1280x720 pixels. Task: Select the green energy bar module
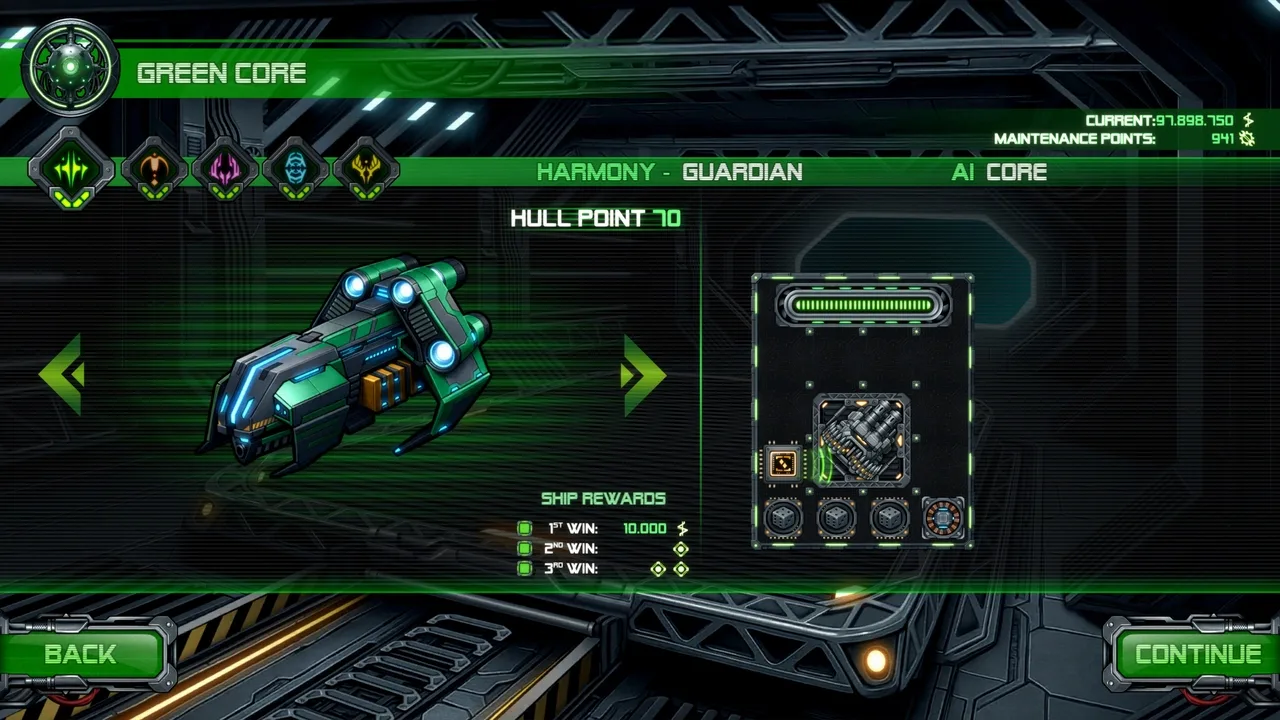pyautogui.click(x=862, y=305)
